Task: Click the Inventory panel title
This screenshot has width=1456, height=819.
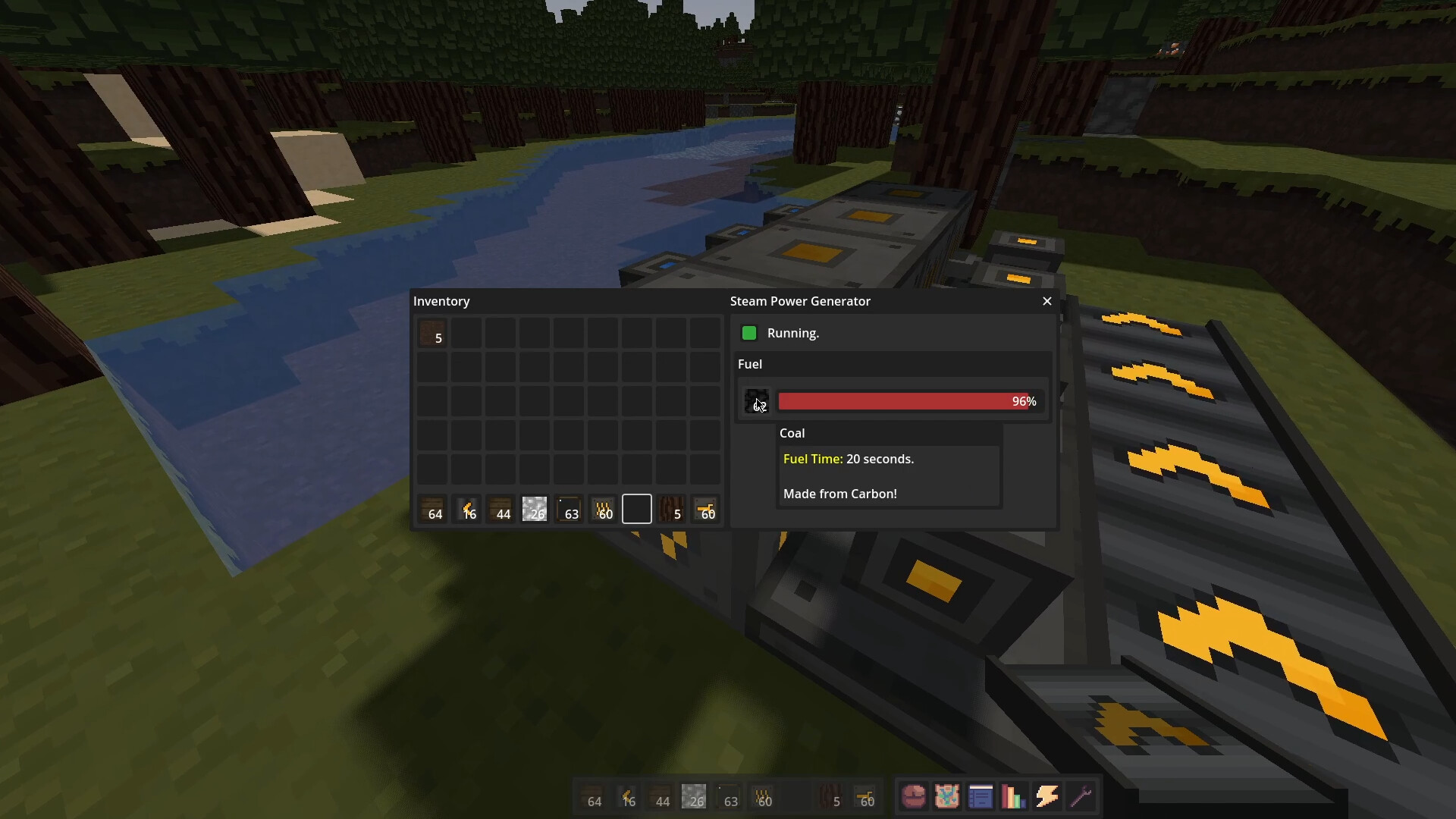Action: (442, 301)
